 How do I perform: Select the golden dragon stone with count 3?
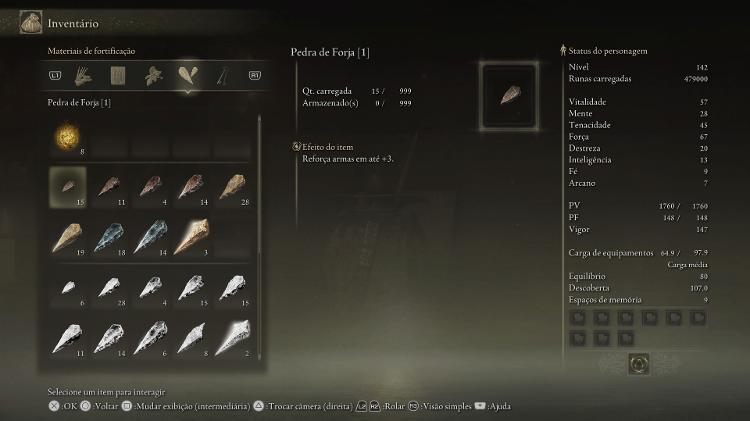click(190, 236)
